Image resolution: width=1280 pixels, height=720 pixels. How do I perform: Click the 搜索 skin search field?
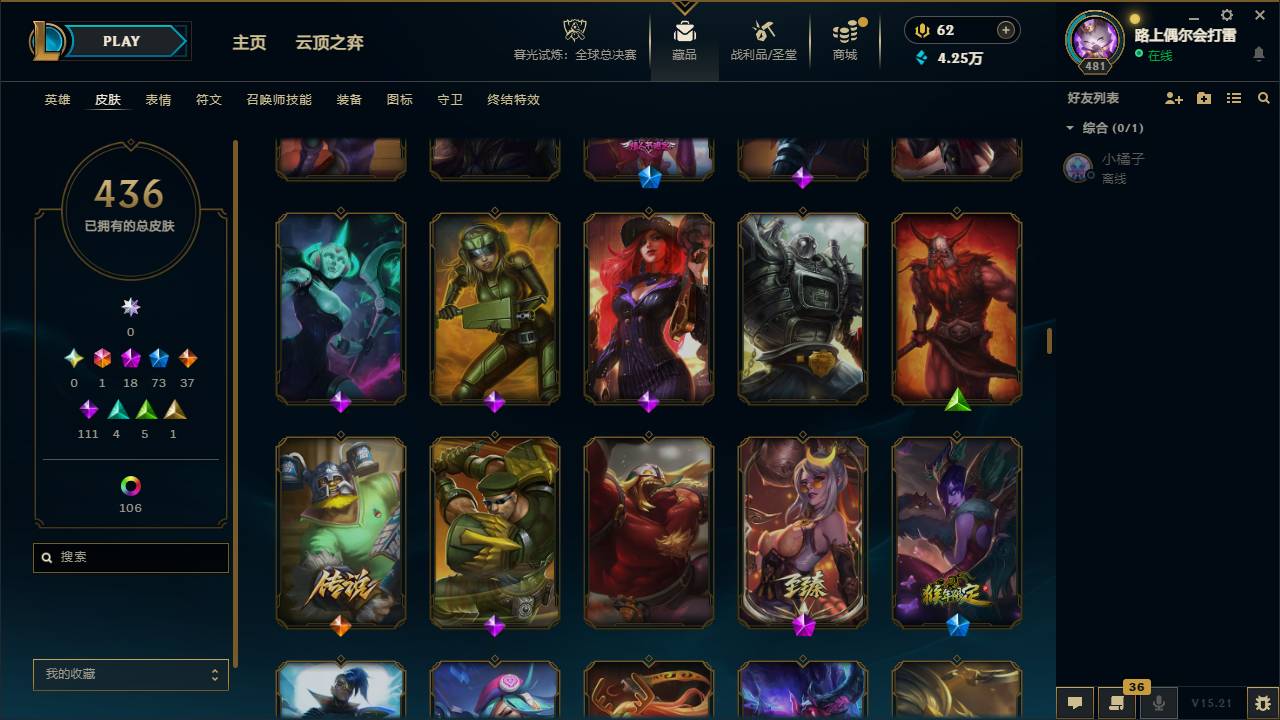pyautogui.click(x=130, y=557)
